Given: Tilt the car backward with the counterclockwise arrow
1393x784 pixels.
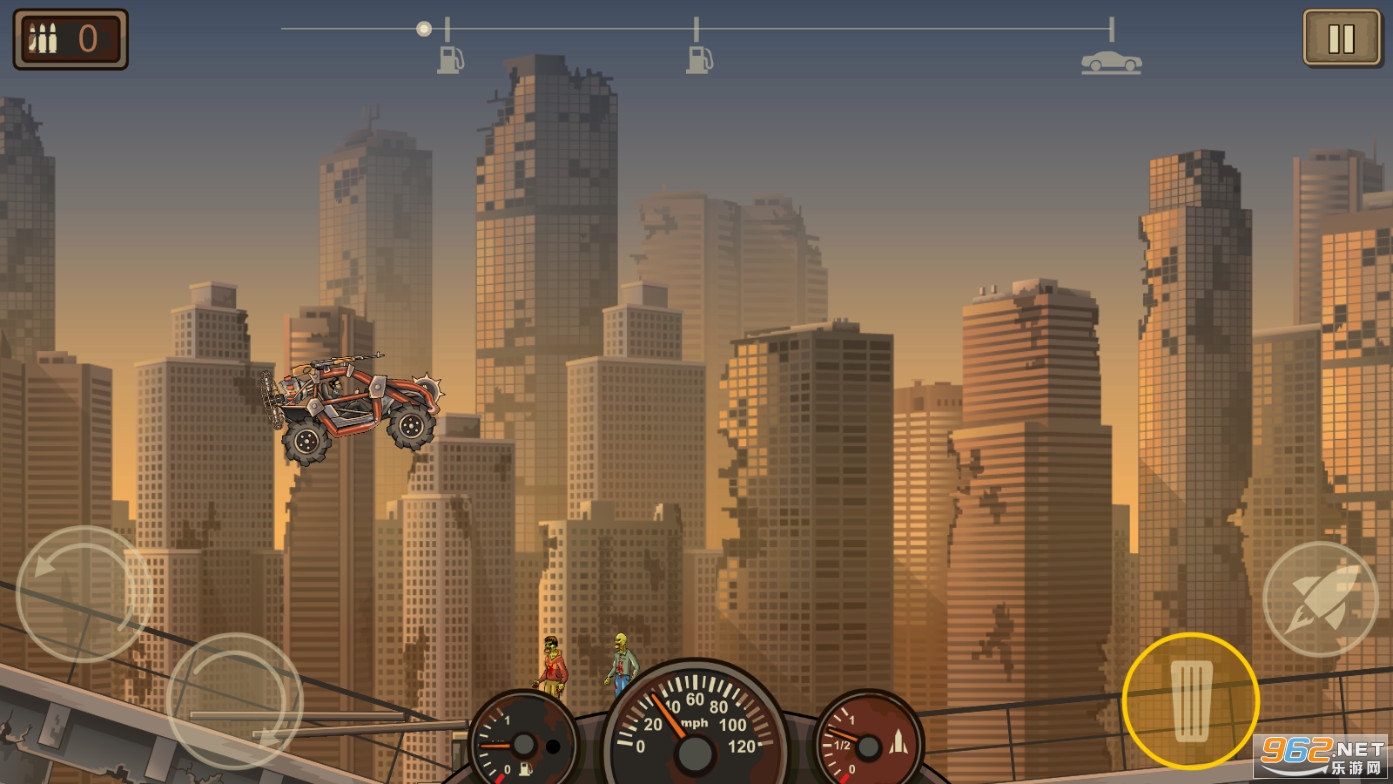Looking at the screenshot, I should click(x=84, y=594).
